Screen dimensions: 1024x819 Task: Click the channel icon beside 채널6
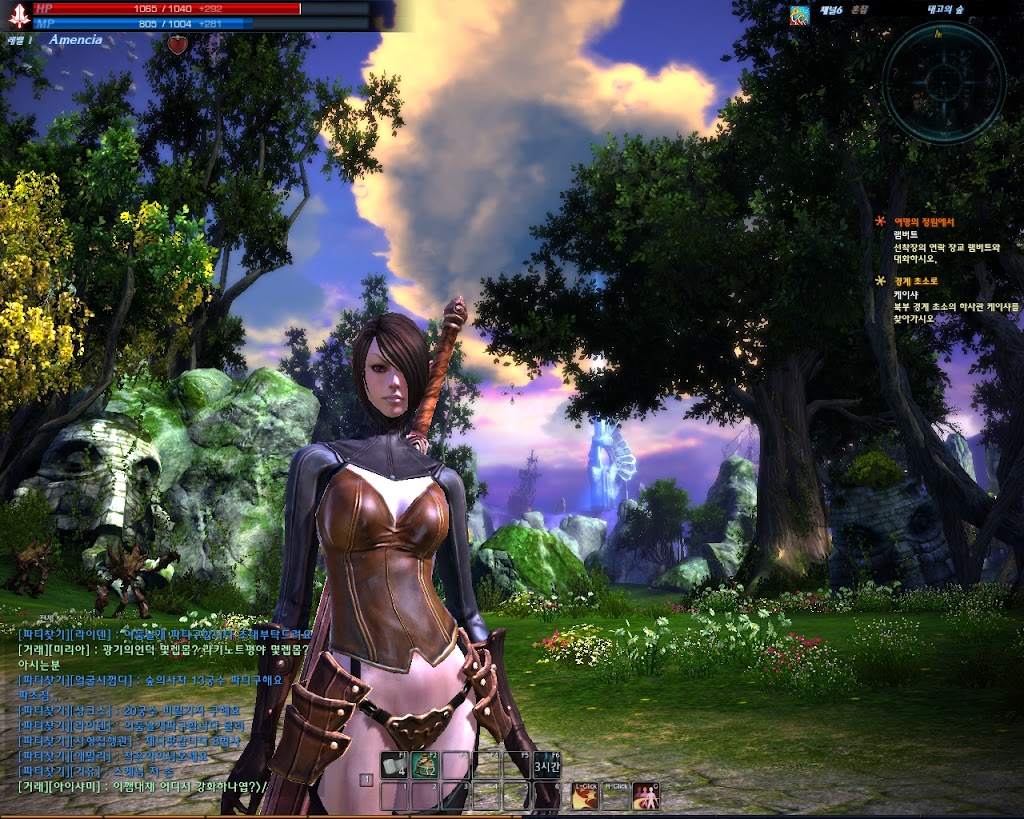799,14
